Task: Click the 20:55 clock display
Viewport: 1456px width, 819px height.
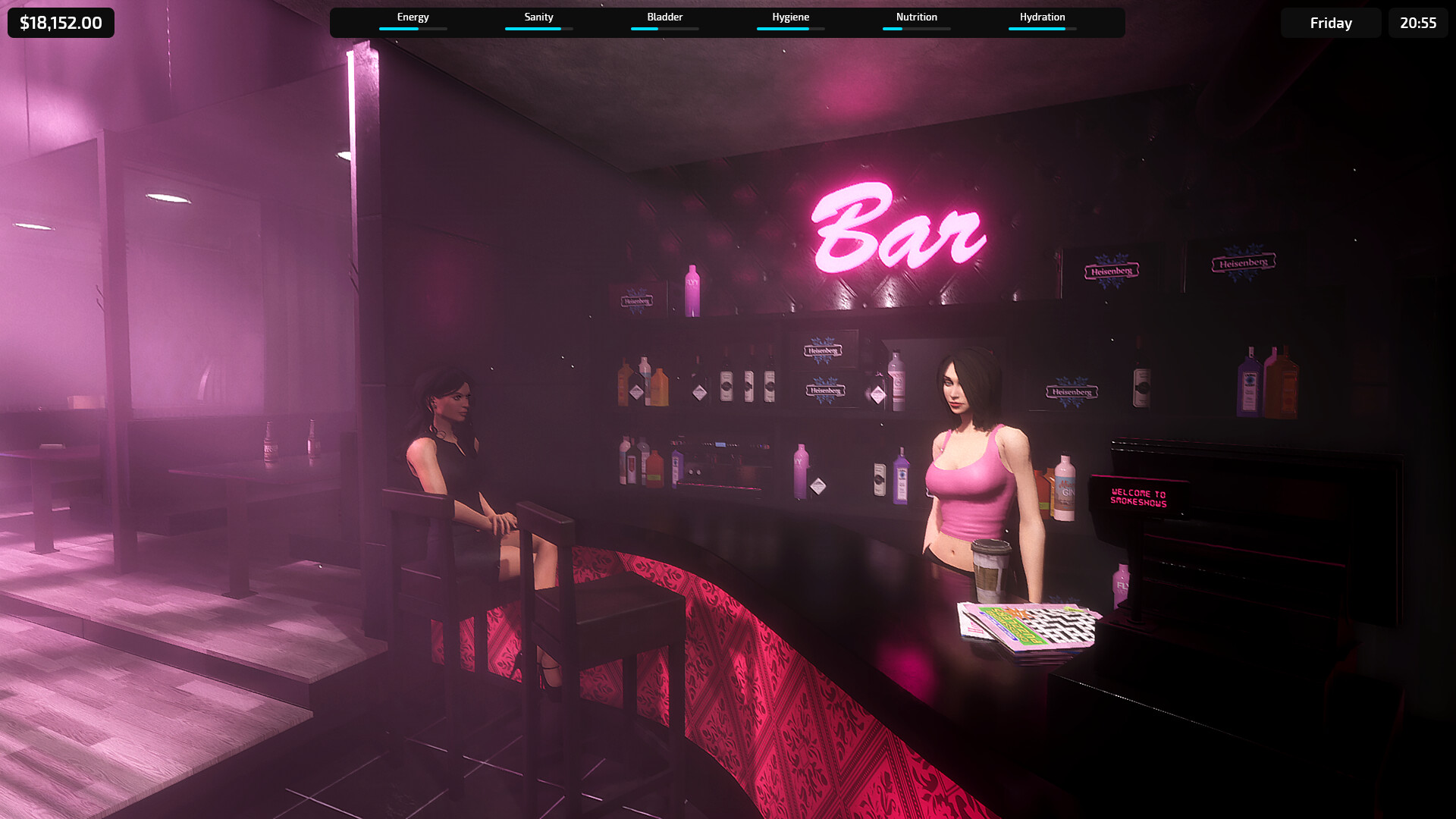Action: pyautogui.click(x=1417, y=23)
